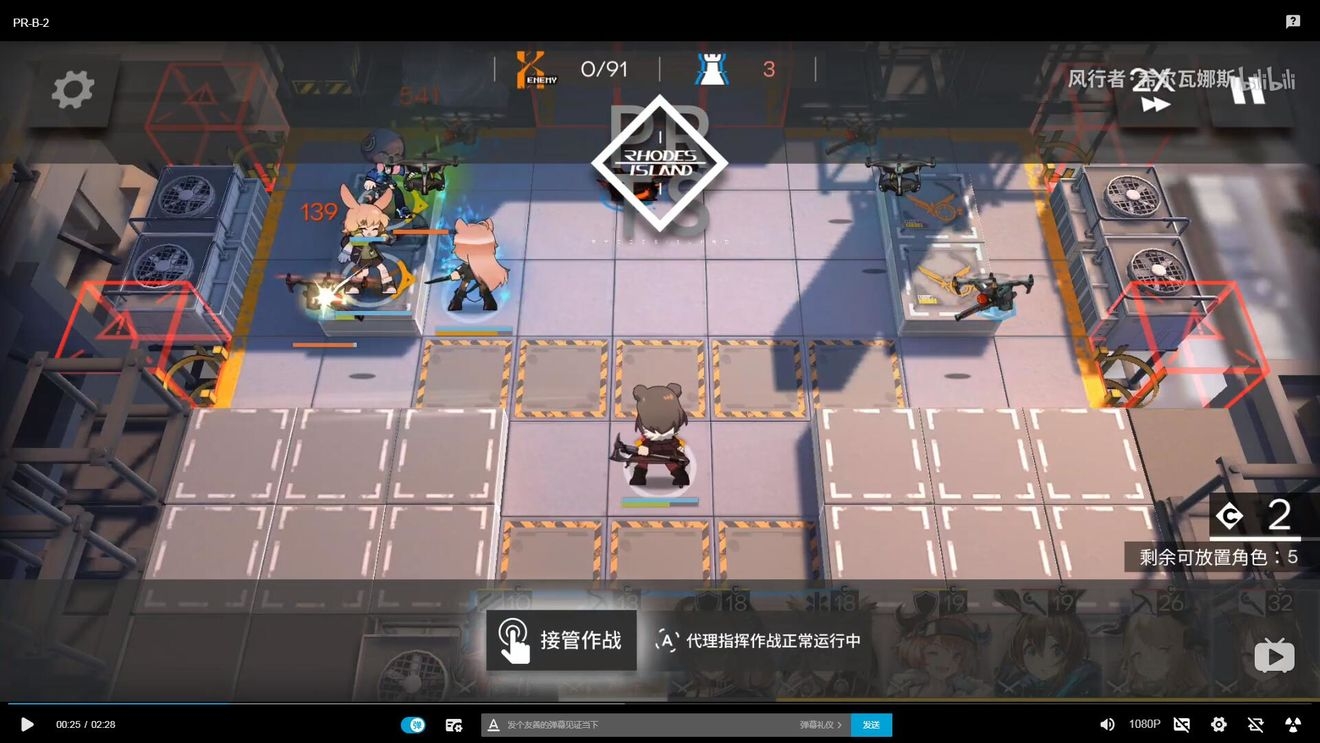The image size is (1320, 743).
Task: Toggle the danmaku switch
Action: click(413, 724)
